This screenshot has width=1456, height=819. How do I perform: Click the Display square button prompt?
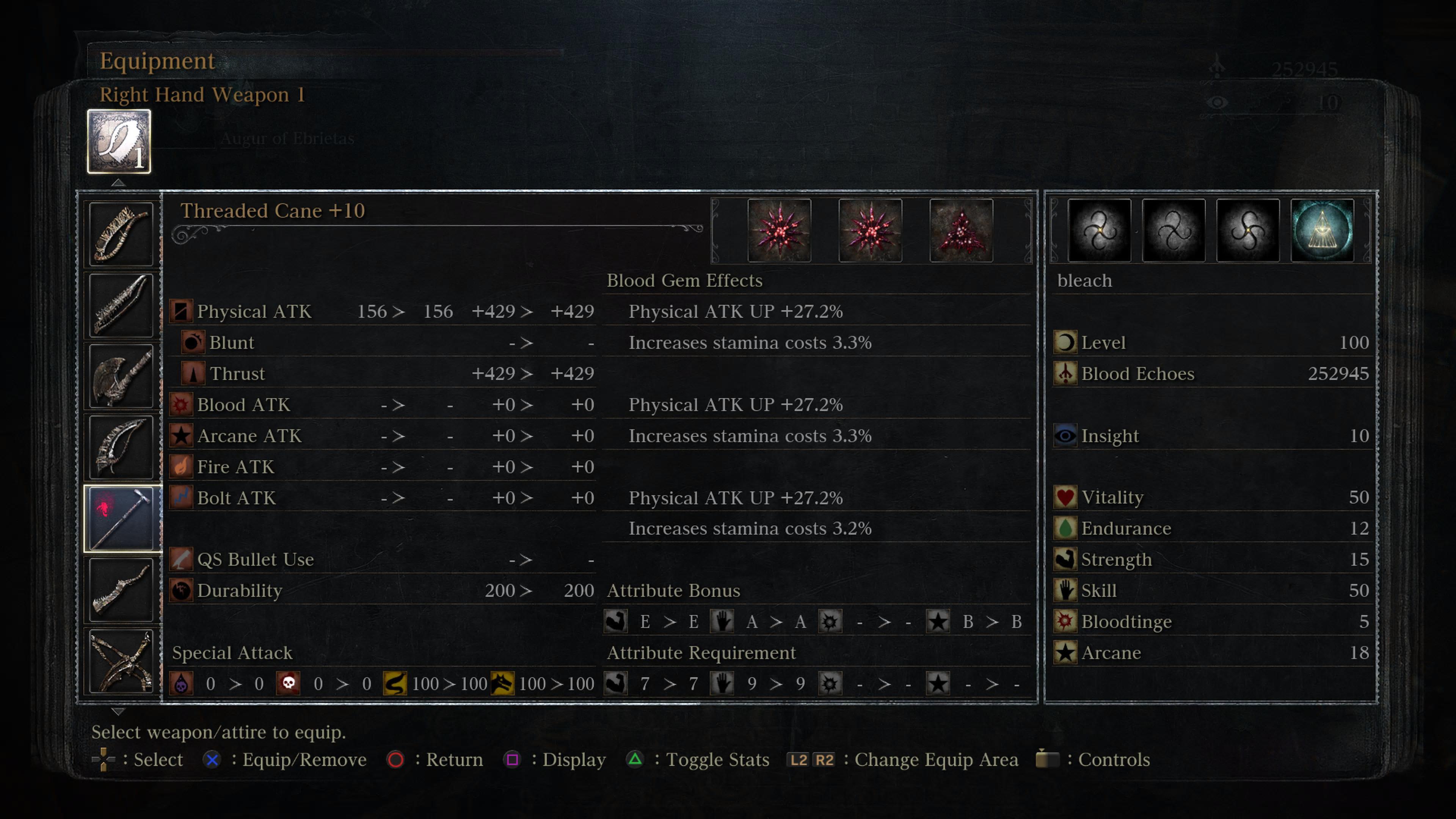pyautogui.click(x=513, y=759)
